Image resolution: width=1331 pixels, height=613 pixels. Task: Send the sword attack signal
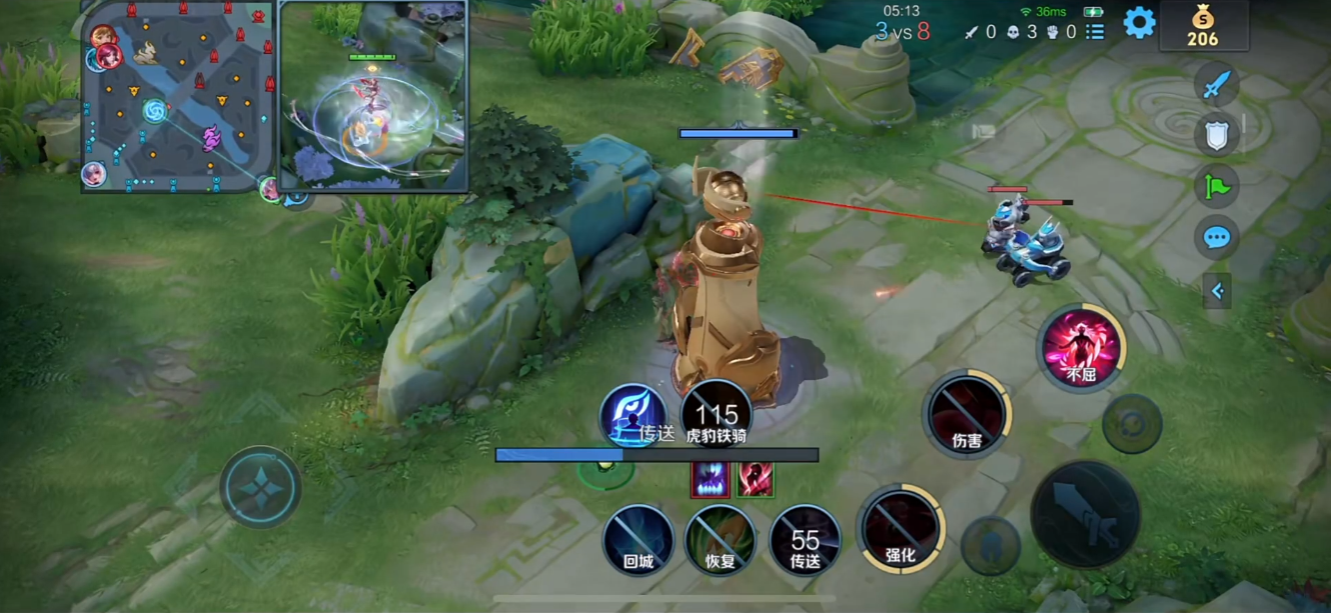1216,86
